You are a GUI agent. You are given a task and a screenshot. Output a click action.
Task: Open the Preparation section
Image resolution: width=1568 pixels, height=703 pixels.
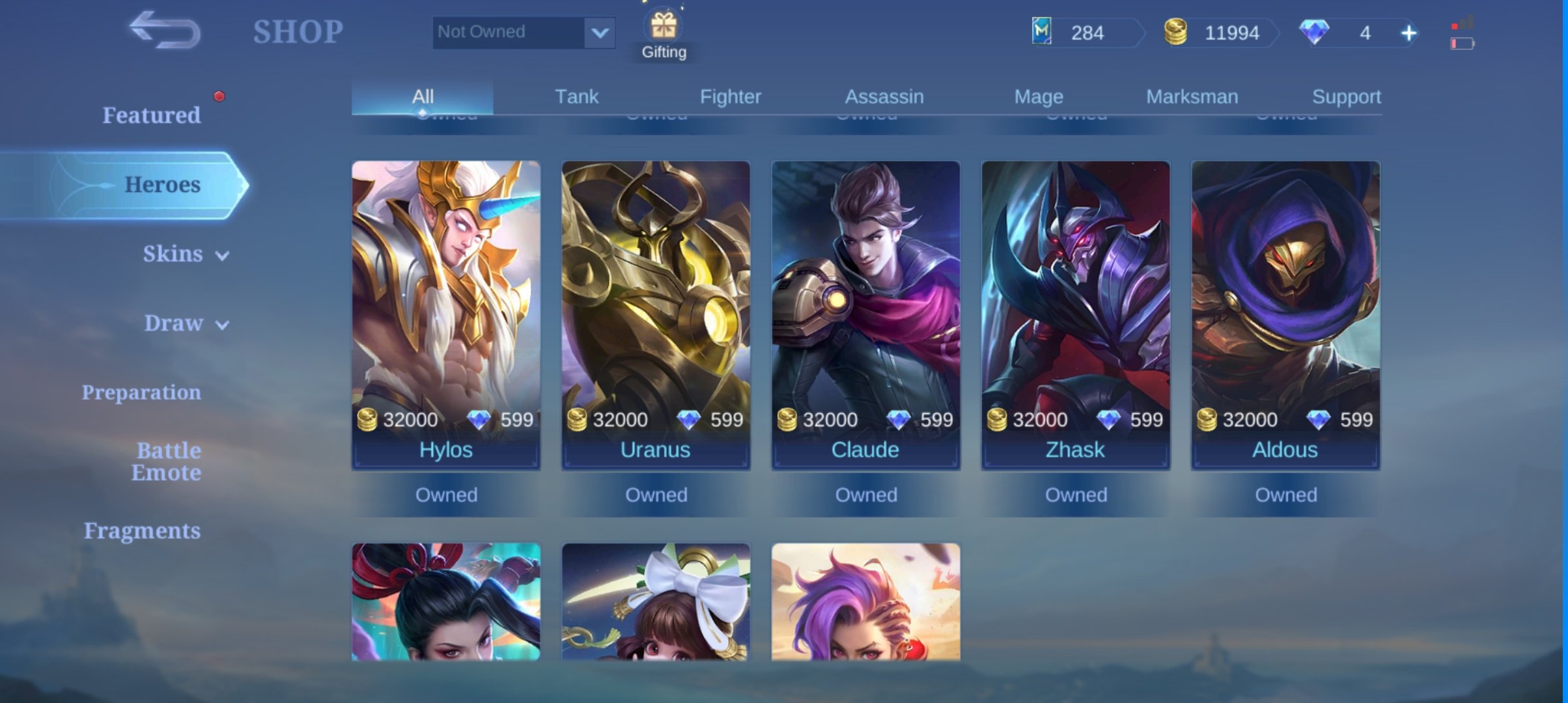(141, 393)
